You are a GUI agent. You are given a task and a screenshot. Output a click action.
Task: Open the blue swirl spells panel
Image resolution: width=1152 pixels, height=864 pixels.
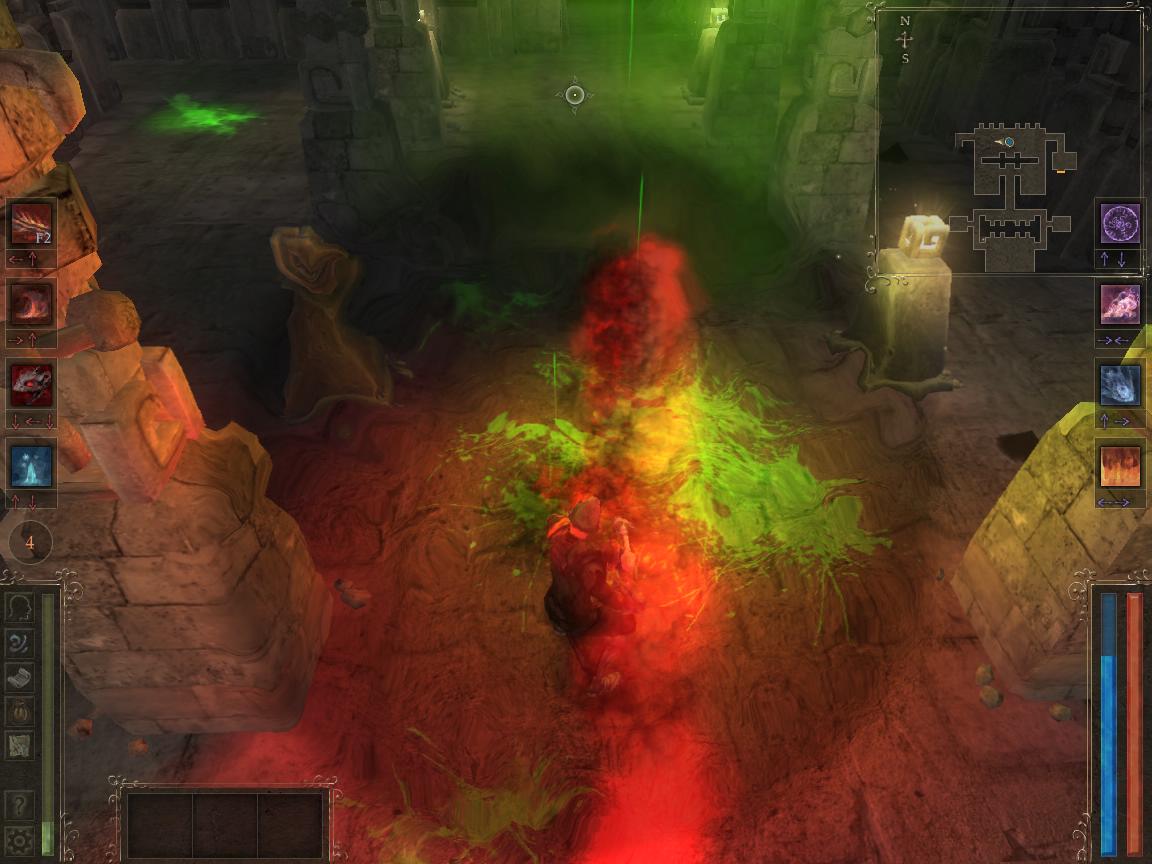coord(19,642)
